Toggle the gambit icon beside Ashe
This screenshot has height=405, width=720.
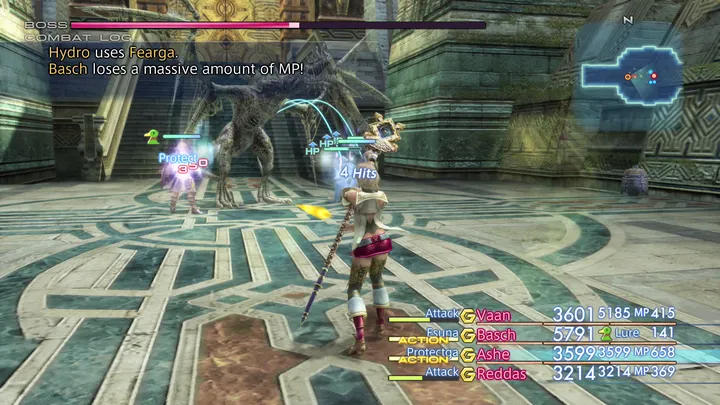[x=467, y=354]
